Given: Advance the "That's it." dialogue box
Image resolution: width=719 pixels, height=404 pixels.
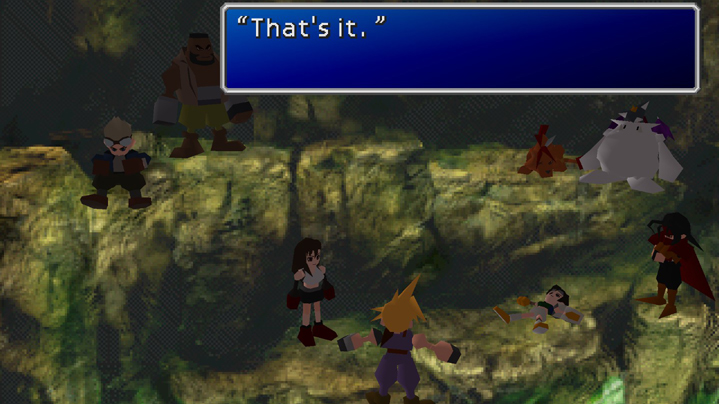Looking at the screenshot, I should coord(459,48).
